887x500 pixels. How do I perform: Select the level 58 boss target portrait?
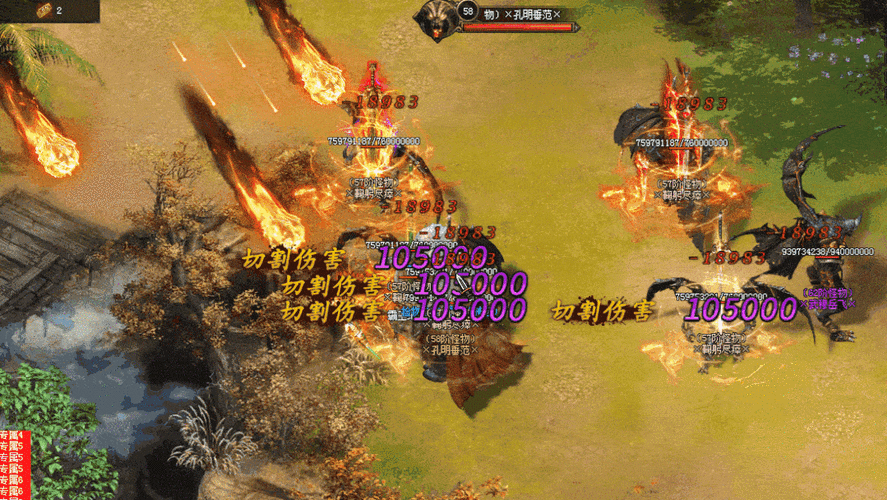click(x=437, y=19)
